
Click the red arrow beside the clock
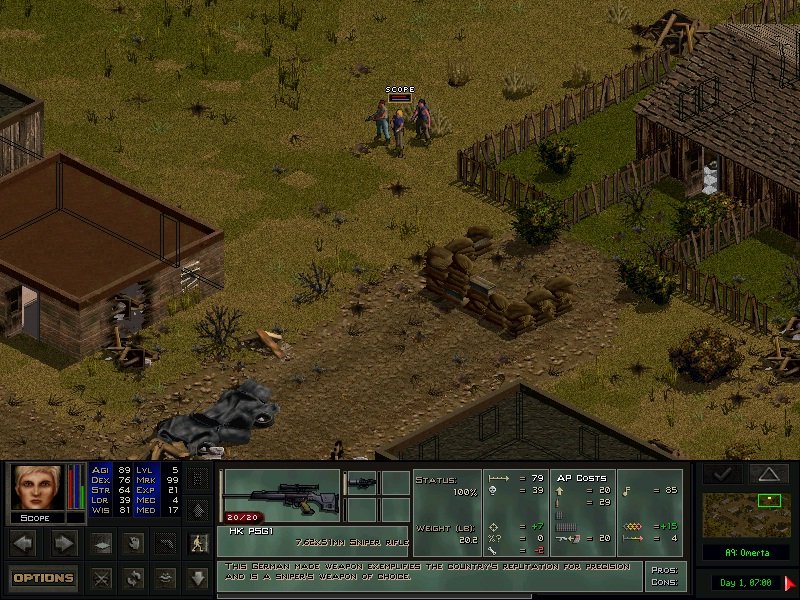[790, 581]
